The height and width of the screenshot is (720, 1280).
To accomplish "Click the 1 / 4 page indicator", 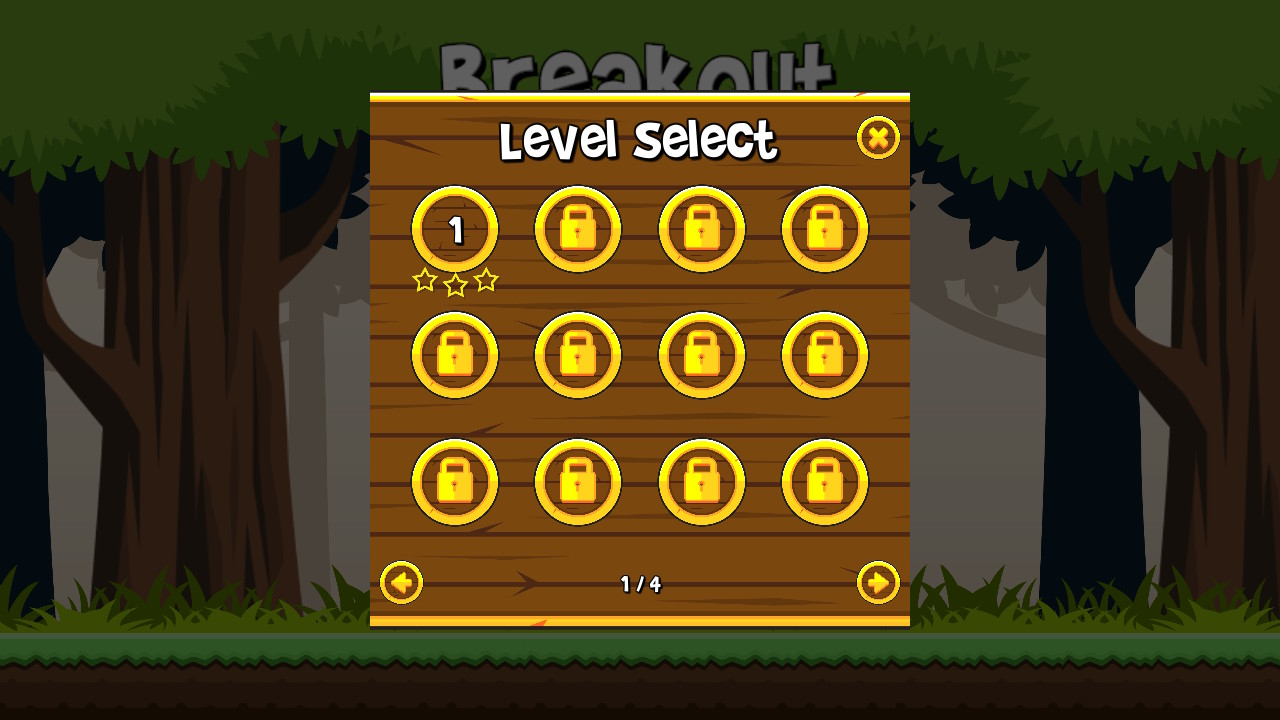I will pos(640,584).
